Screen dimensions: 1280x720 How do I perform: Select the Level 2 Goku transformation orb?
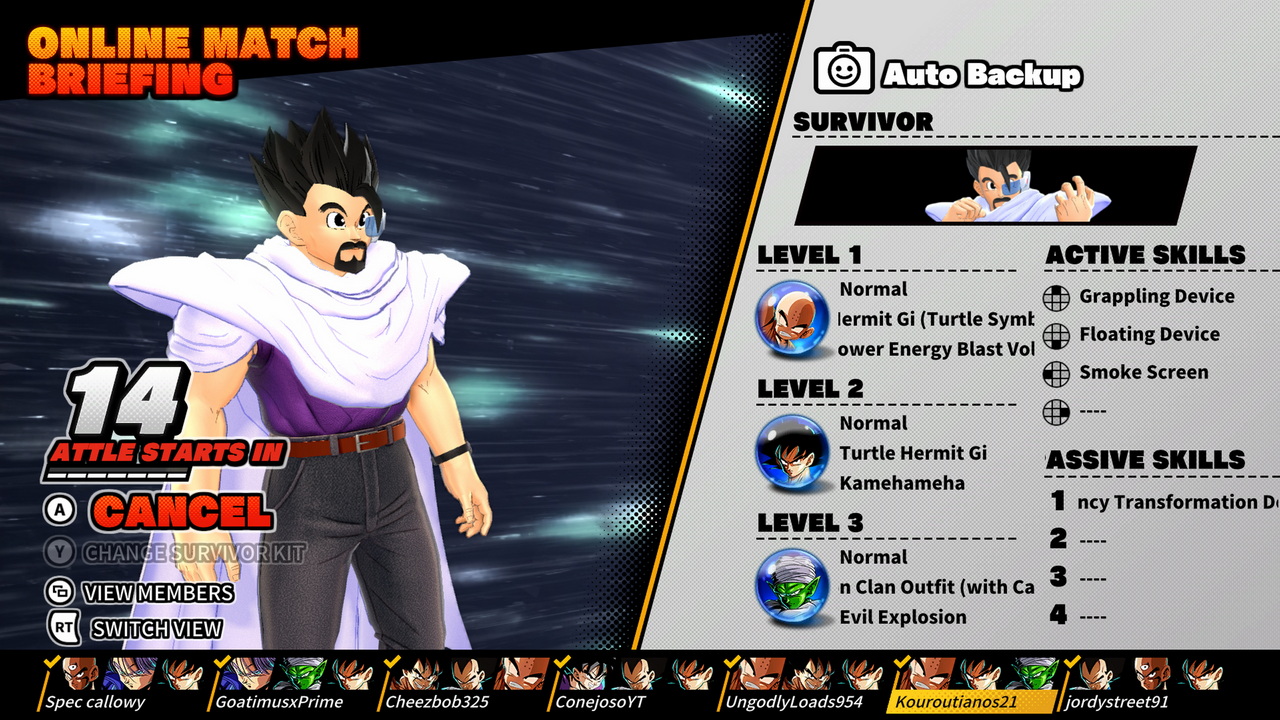coord(792,452)
